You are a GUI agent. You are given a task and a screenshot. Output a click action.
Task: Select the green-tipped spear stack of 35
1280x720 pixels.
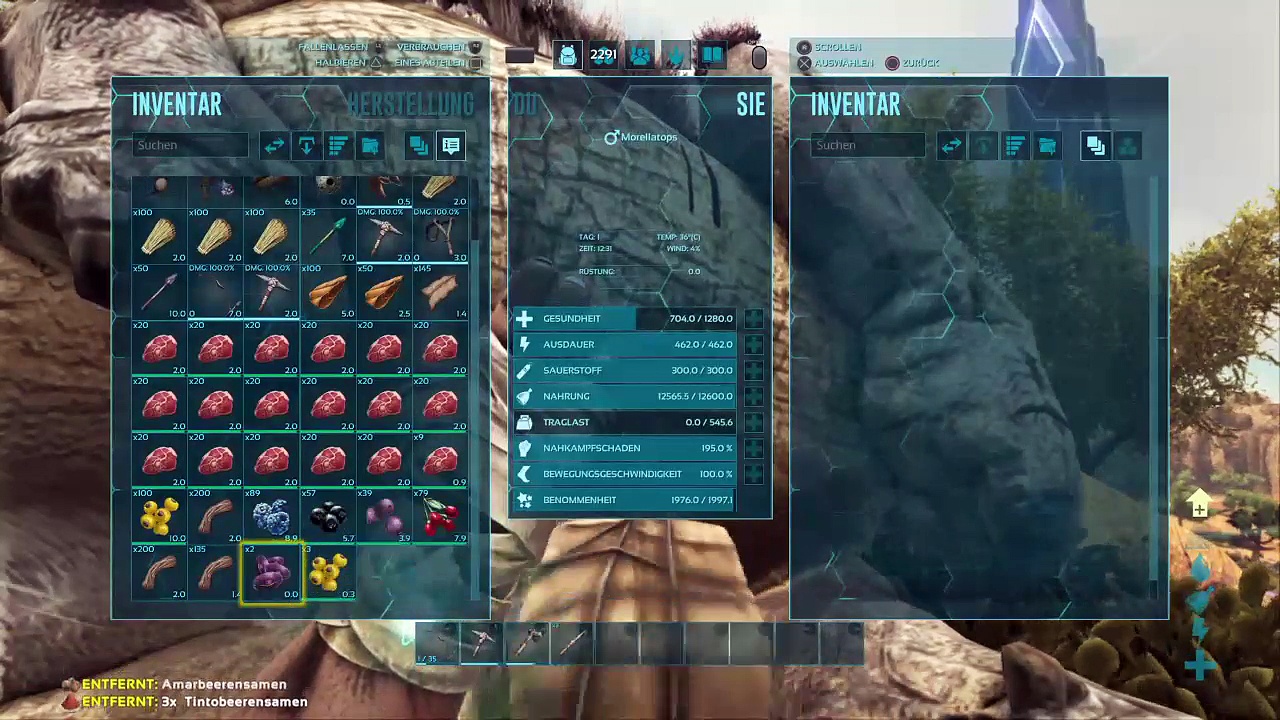click(328, 236)
